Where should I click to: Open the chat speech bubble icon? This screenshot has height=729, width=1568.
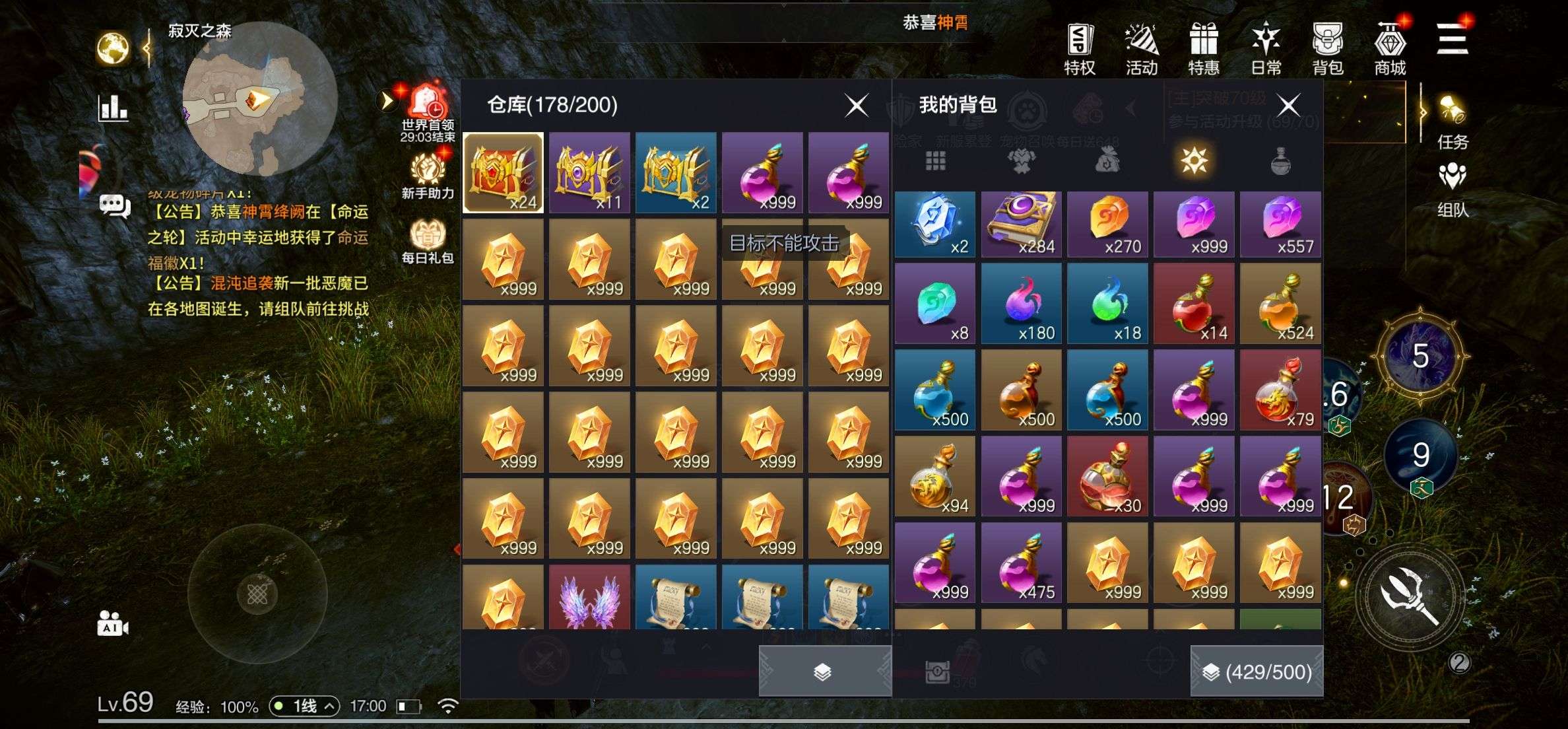[114, 205]
